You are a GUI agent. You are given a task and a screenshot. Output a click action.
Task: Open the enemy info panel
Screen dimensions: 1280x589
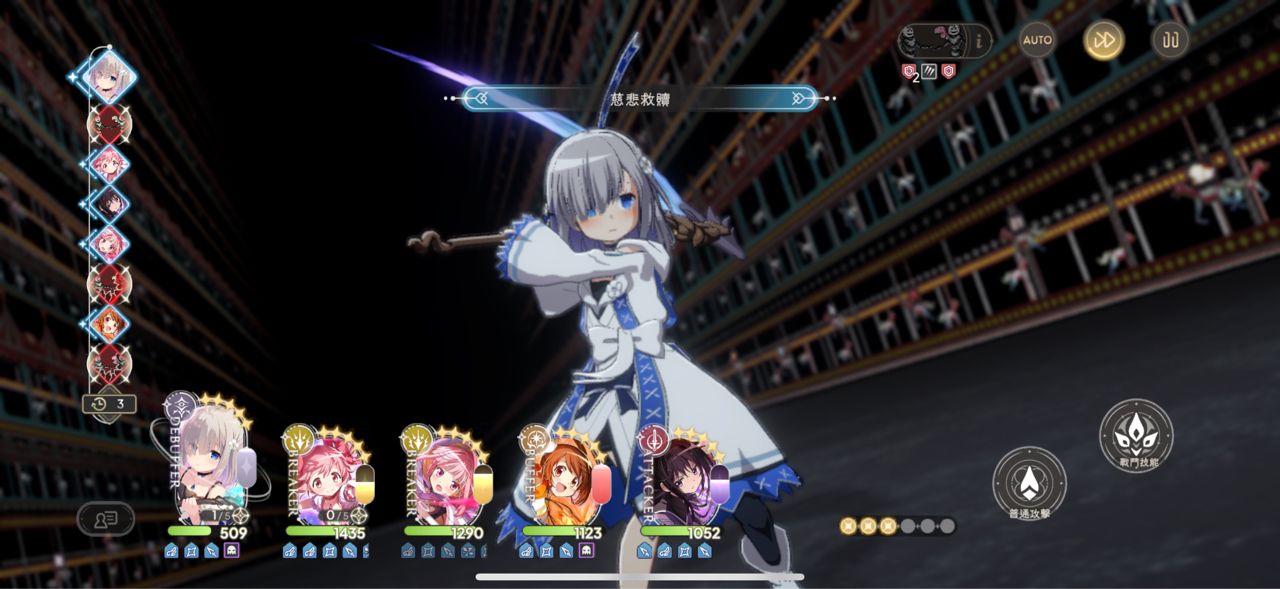[944, 42]
